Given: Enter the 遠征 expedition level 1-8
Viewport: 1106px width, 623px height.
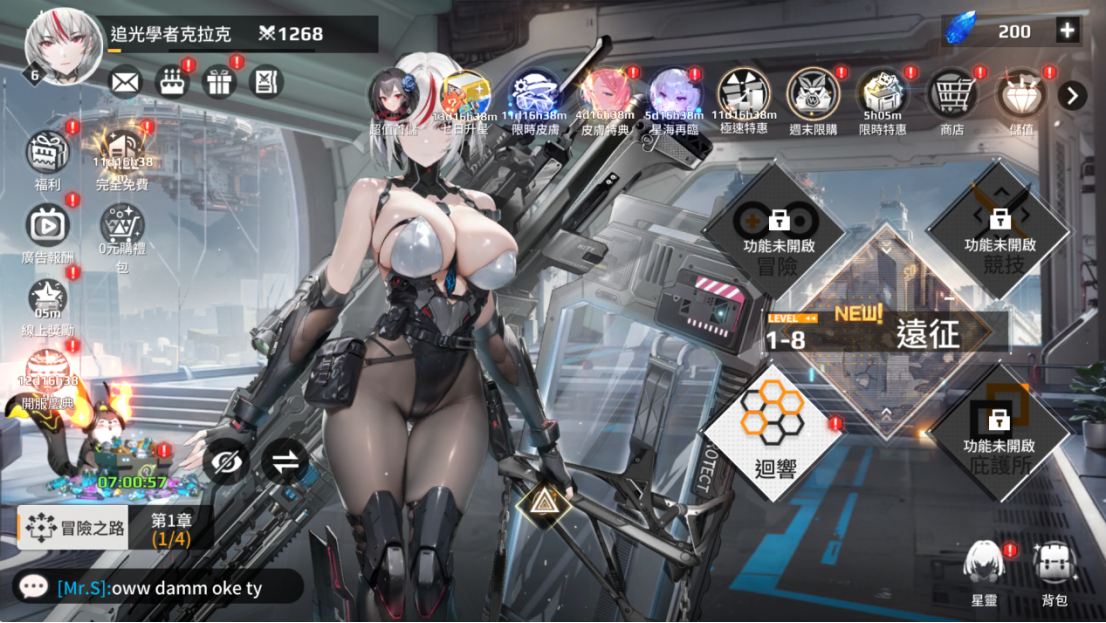Looking at the screenshot, I should 885,334.
